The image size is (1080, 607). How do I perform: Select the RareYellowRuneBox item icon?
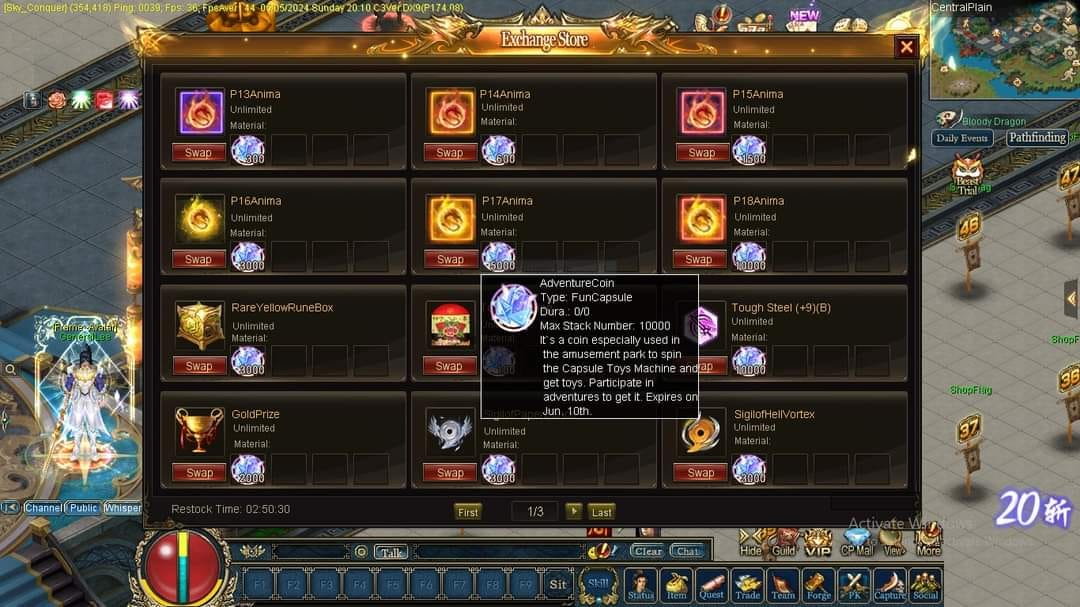pyautogui.click(x=199, y=325)
